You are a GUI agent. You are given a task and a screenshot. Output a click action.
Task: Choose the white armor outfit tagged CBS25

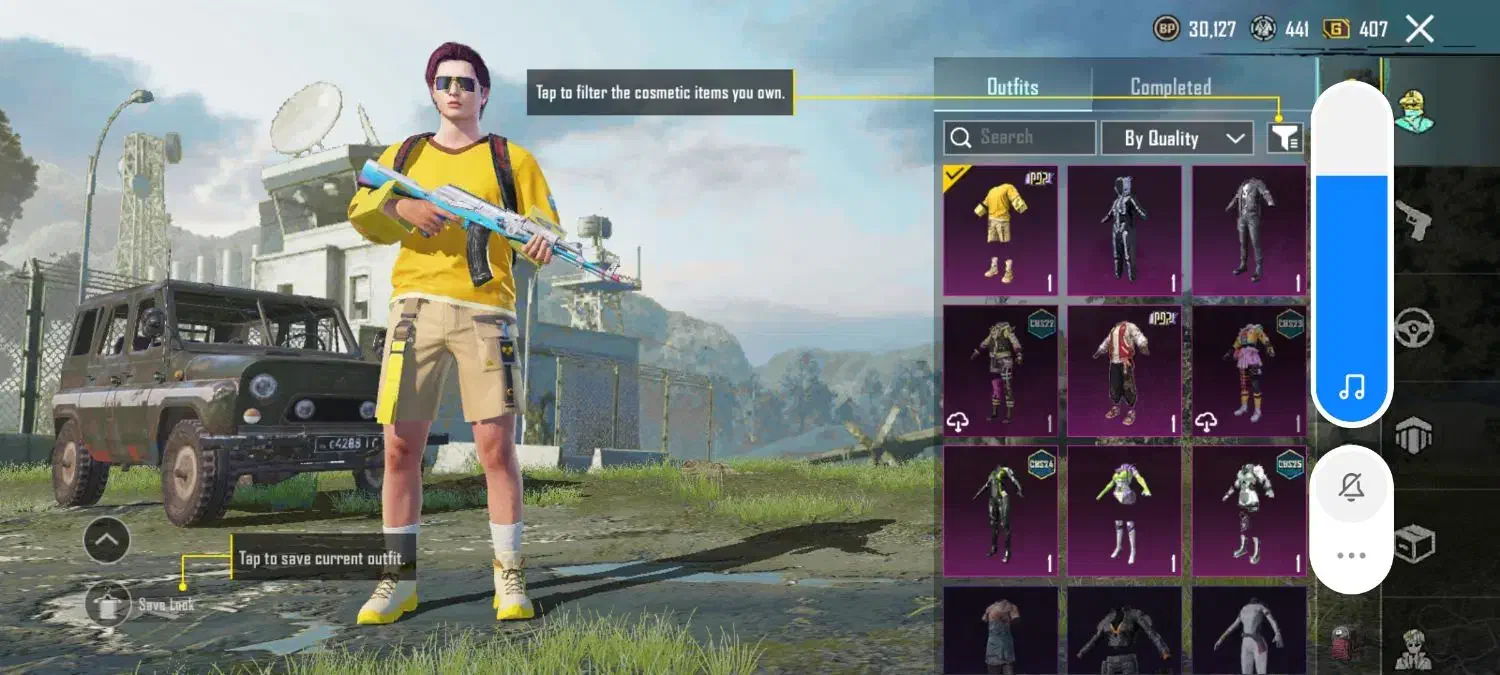[x=1249, y=511]
